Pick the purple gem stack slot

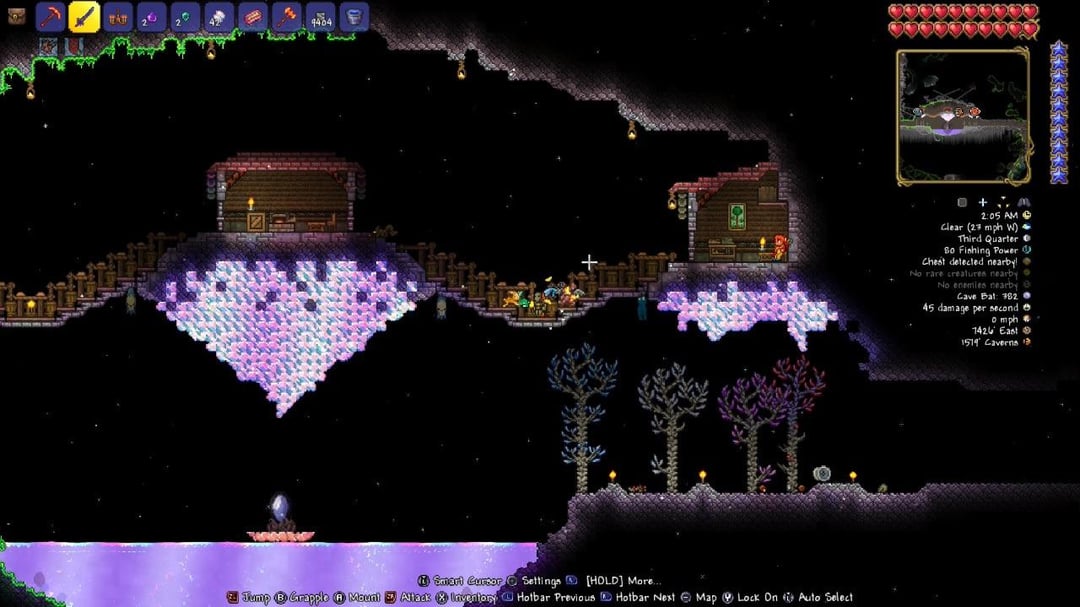tap(152, 17)
